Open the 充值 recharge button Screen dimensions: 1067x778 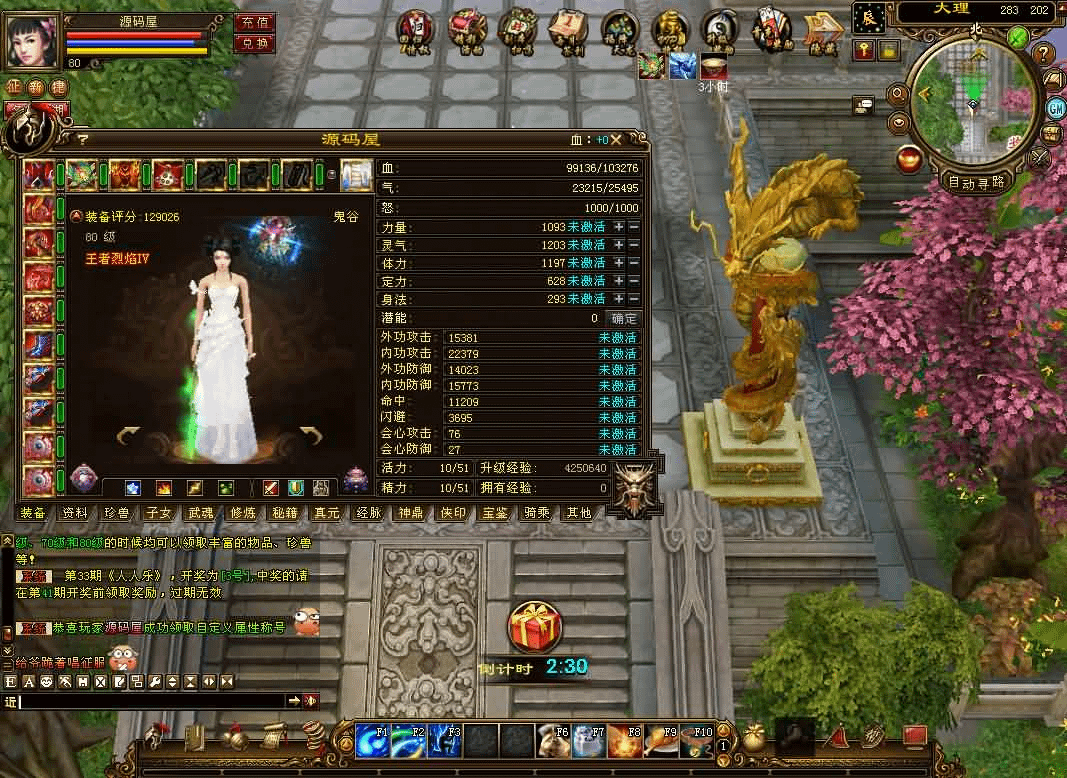click(x=254, y=22)
